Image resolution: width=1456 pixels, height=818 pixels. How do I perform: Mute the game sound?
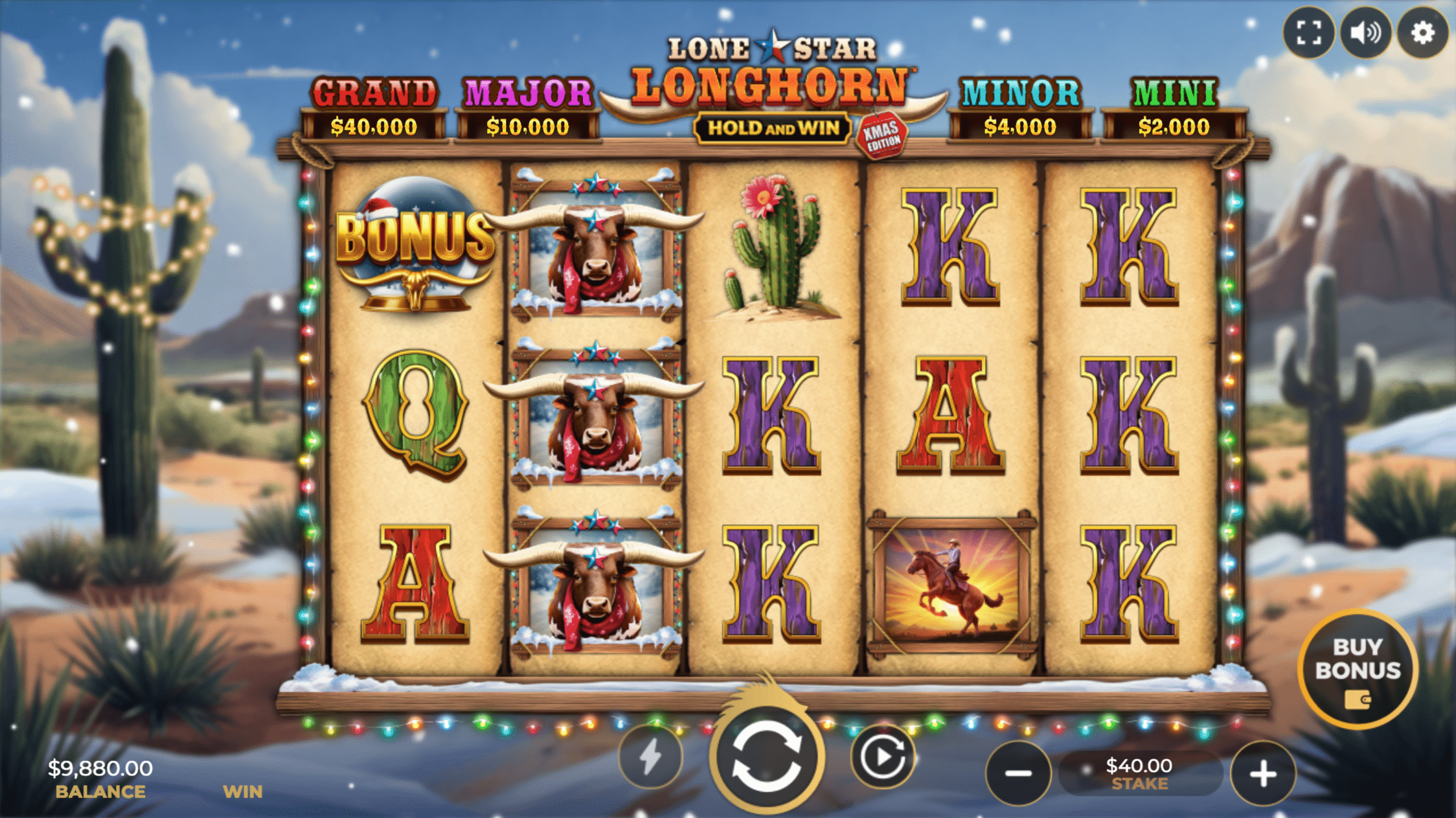click(x=1366, y=33)
